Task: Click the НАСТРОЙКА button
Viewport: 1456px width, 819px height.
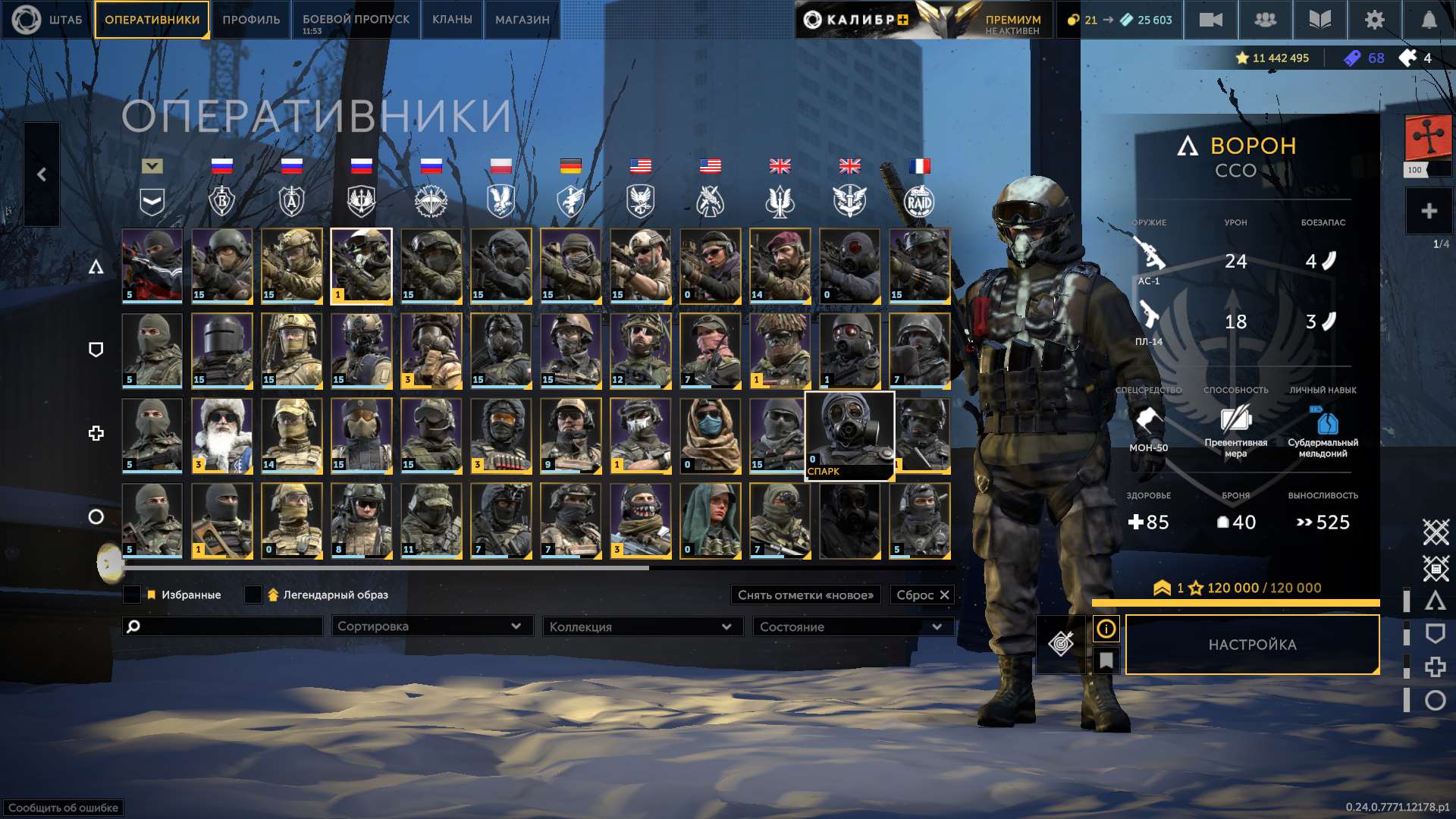Action: pos(1252,645)
